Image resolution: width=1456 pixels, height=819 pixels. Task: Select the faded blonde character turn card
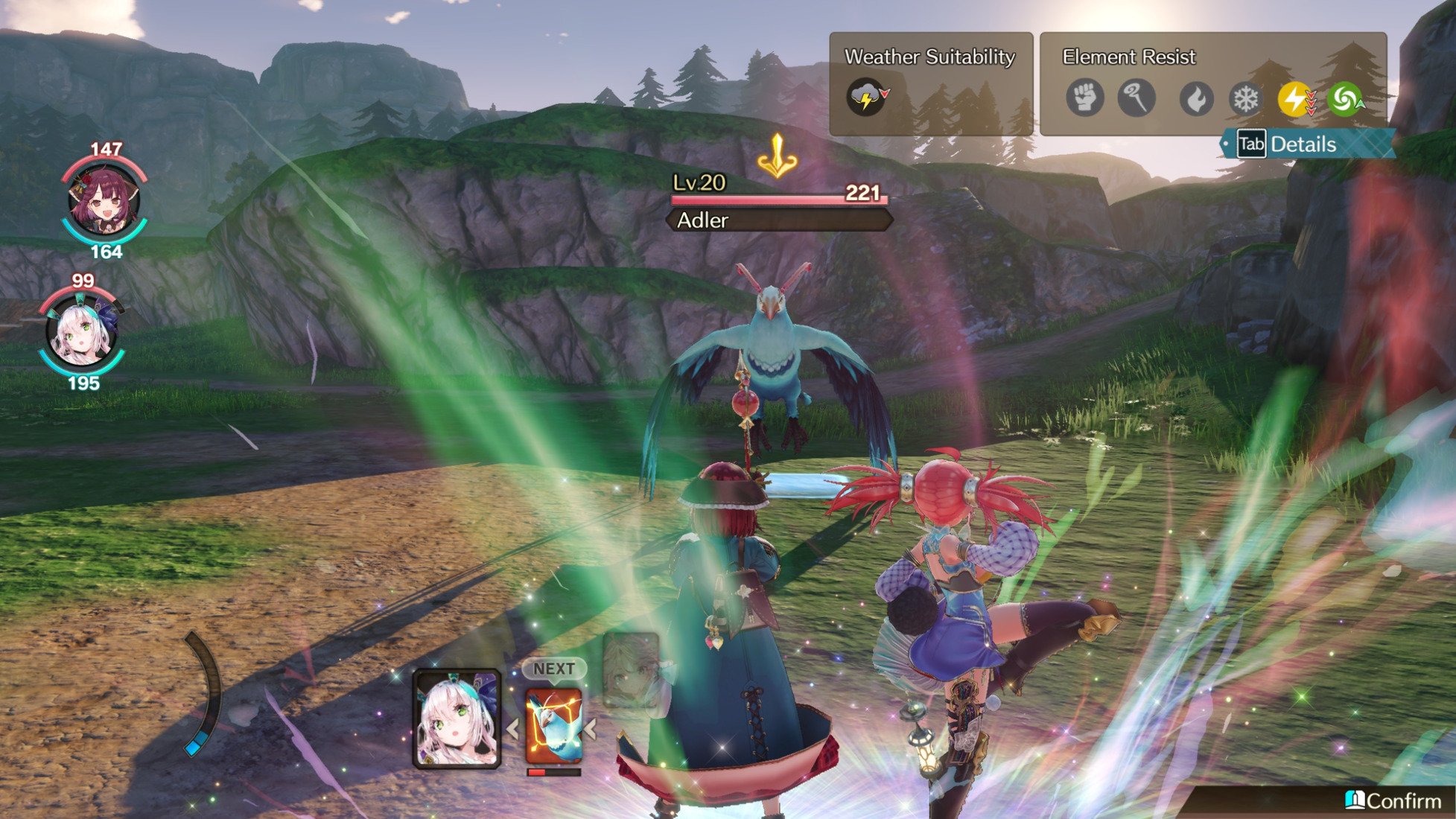click(630, 669)
